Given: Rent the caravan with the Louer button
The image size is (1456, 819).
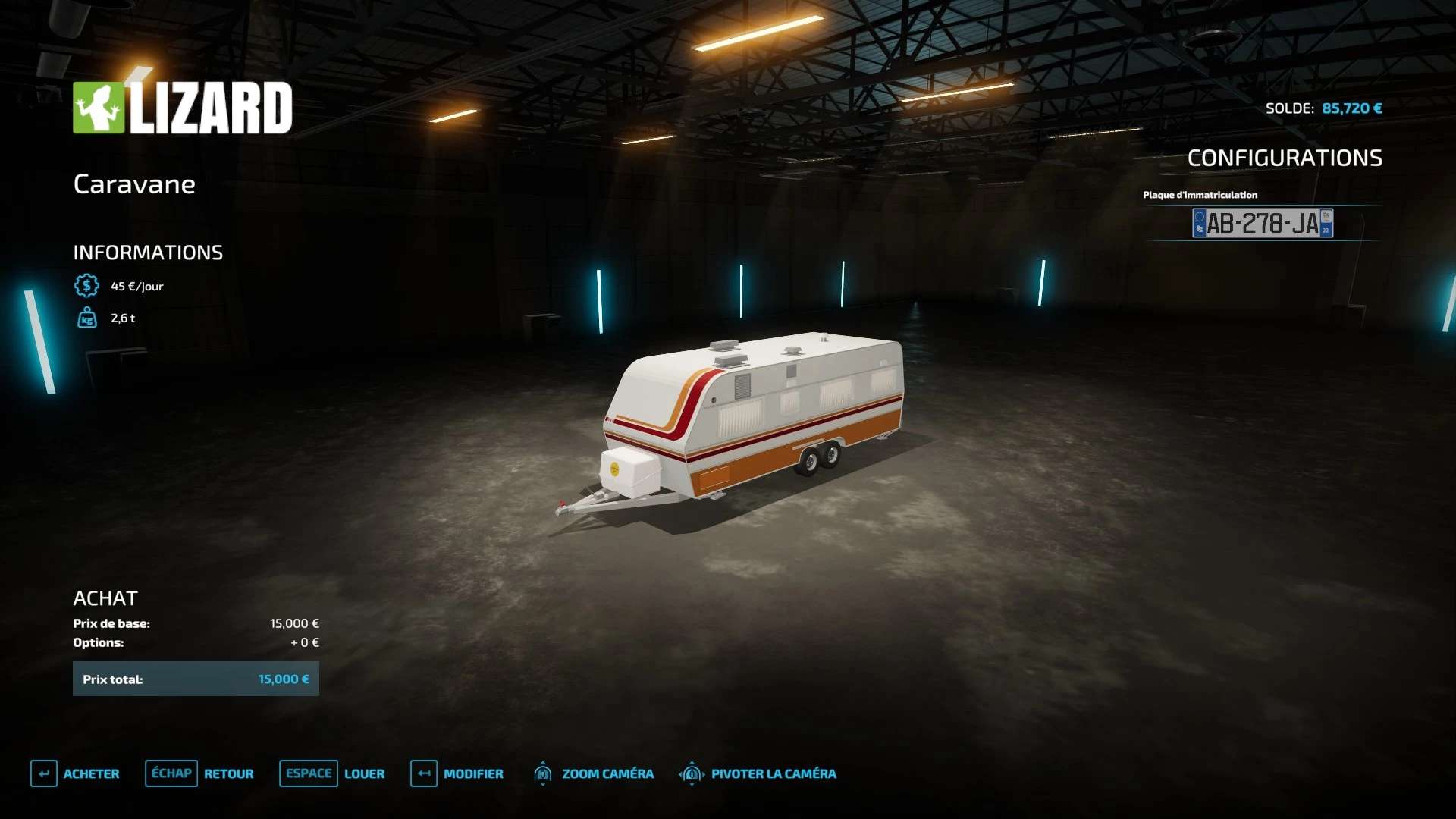Looking at the screenshot, I should [x=333, y=773].
